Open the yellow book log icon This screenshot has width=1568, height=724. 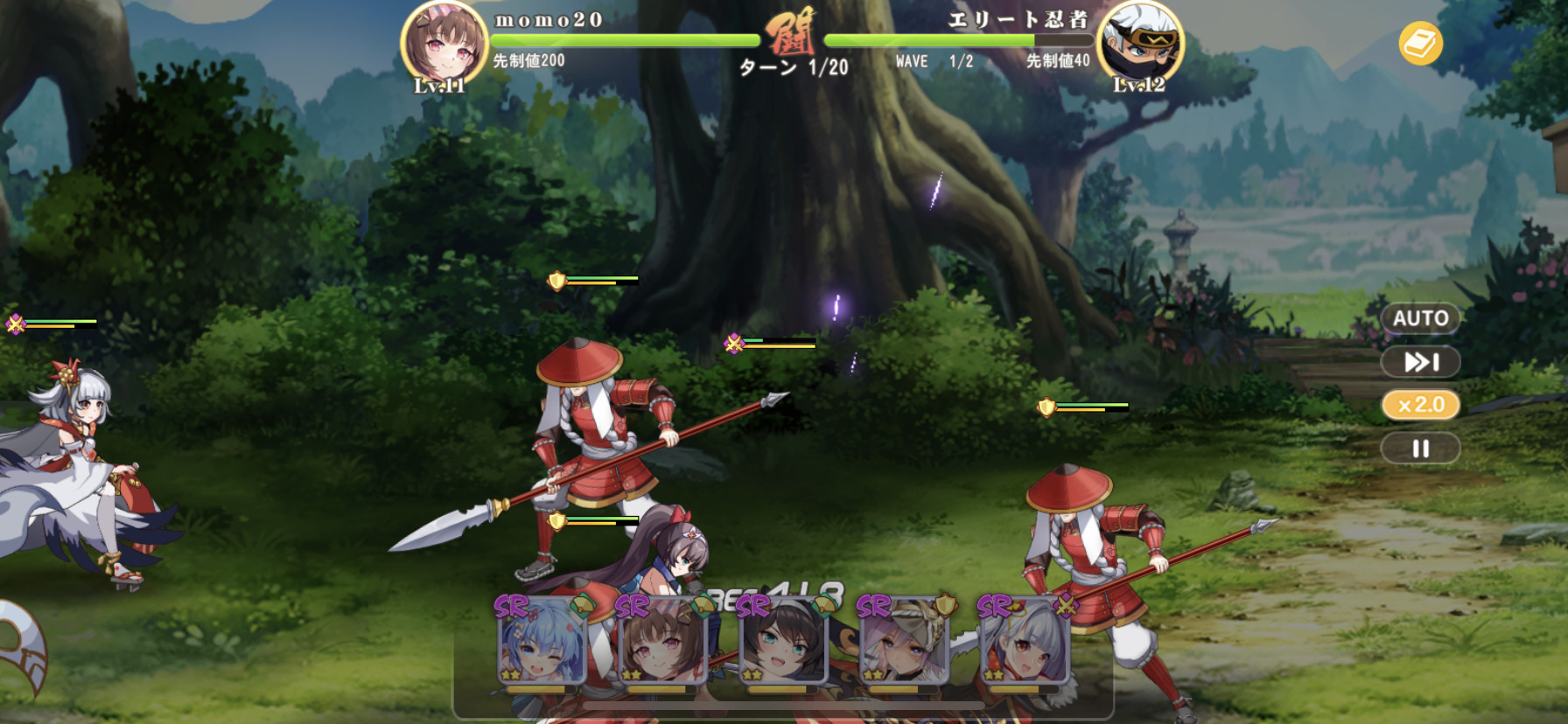click(1420, 43)
